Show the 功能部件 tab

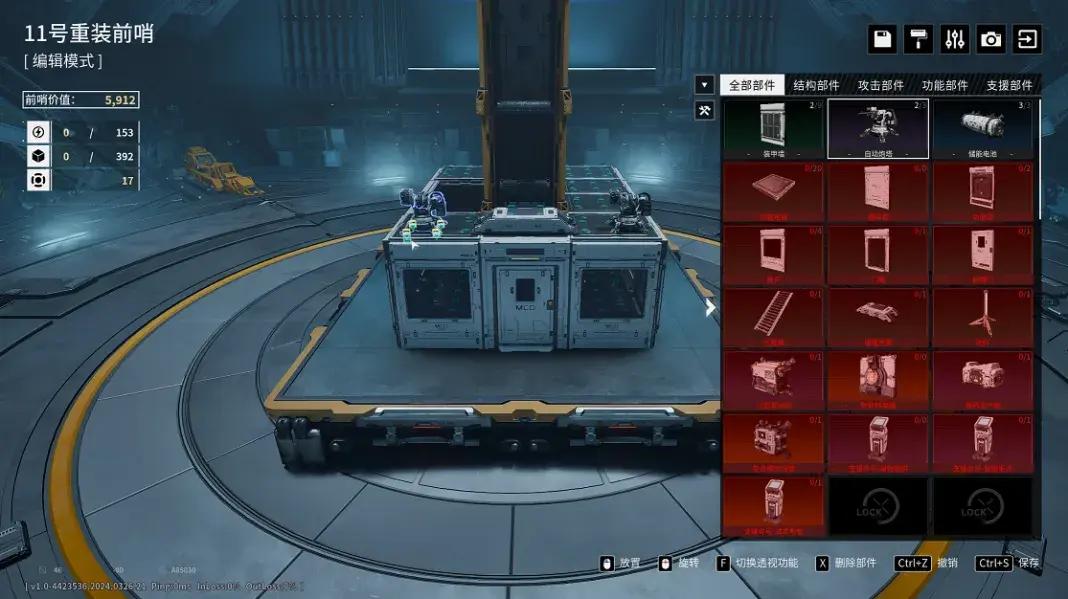[x=944, y=86]
